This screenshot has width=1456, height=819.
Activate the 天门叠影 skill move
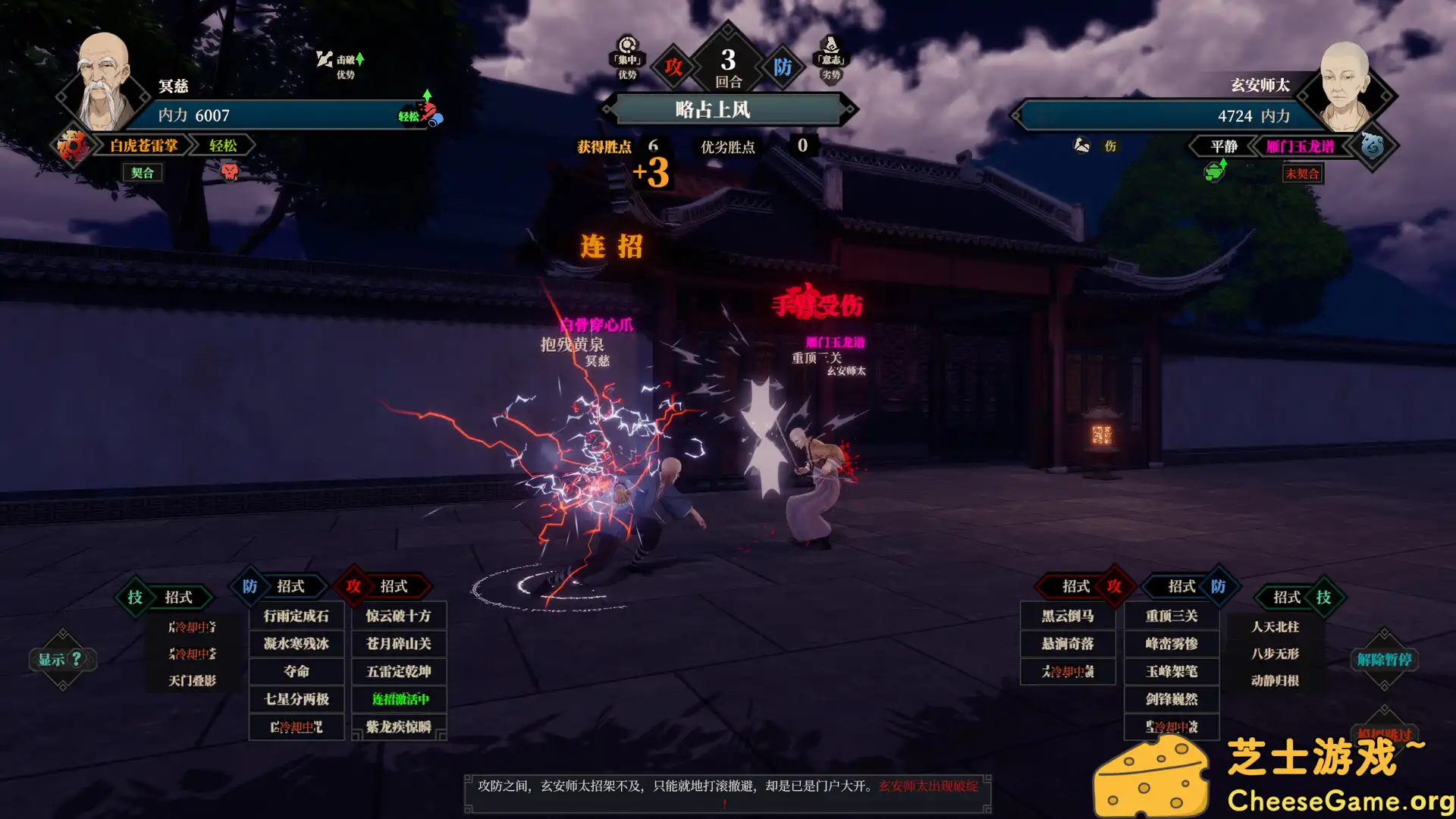click(x=193, y=680)
